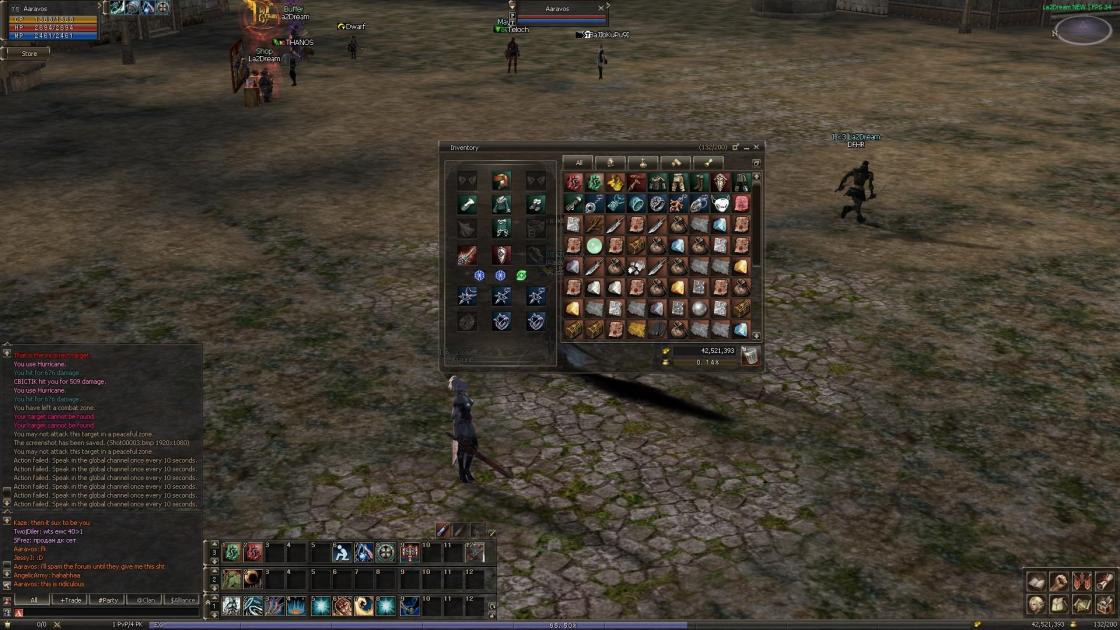
Task: Switch chat to the +Trade tab
Action: click(x=70, y=600)
